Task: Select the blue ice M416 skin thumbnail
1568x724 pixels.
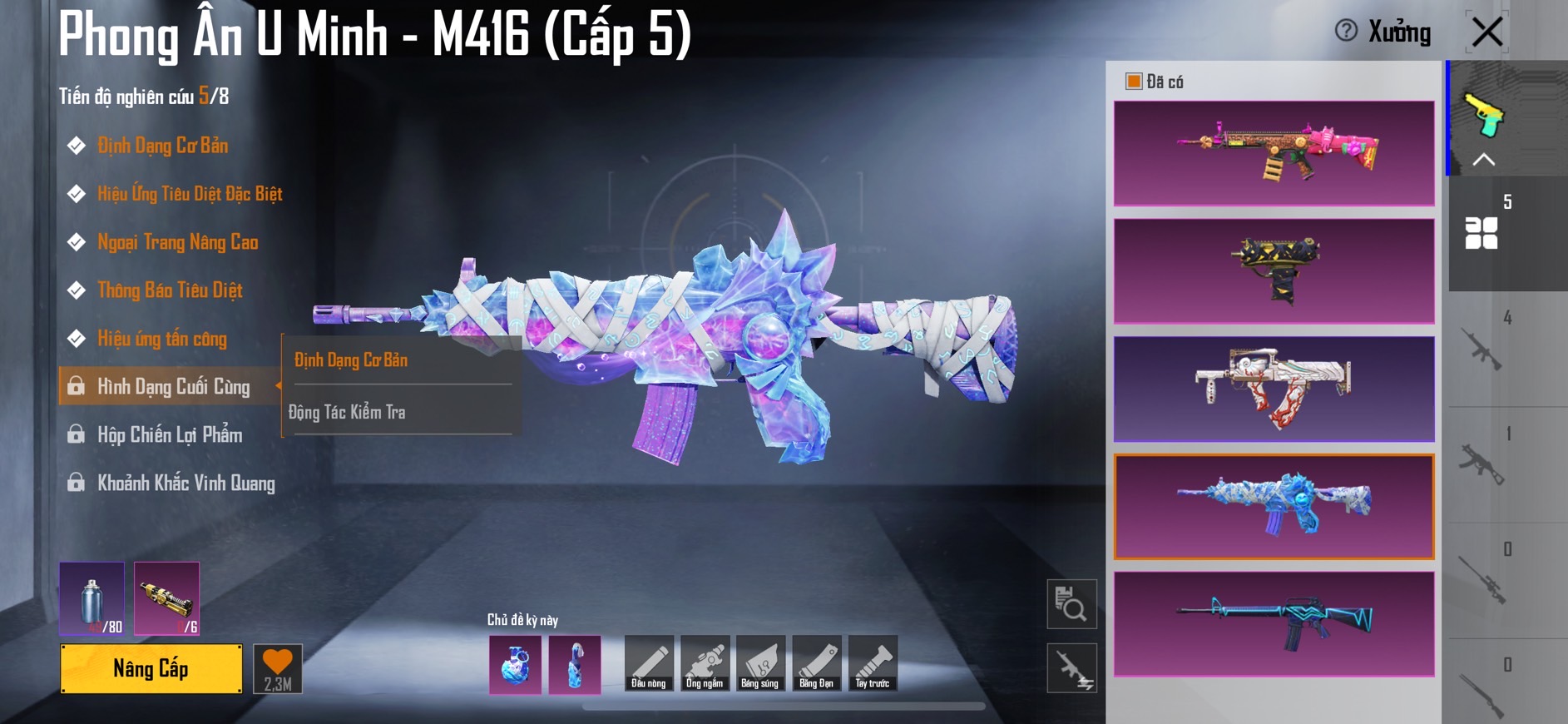Action: click(x=1274, y=506)
